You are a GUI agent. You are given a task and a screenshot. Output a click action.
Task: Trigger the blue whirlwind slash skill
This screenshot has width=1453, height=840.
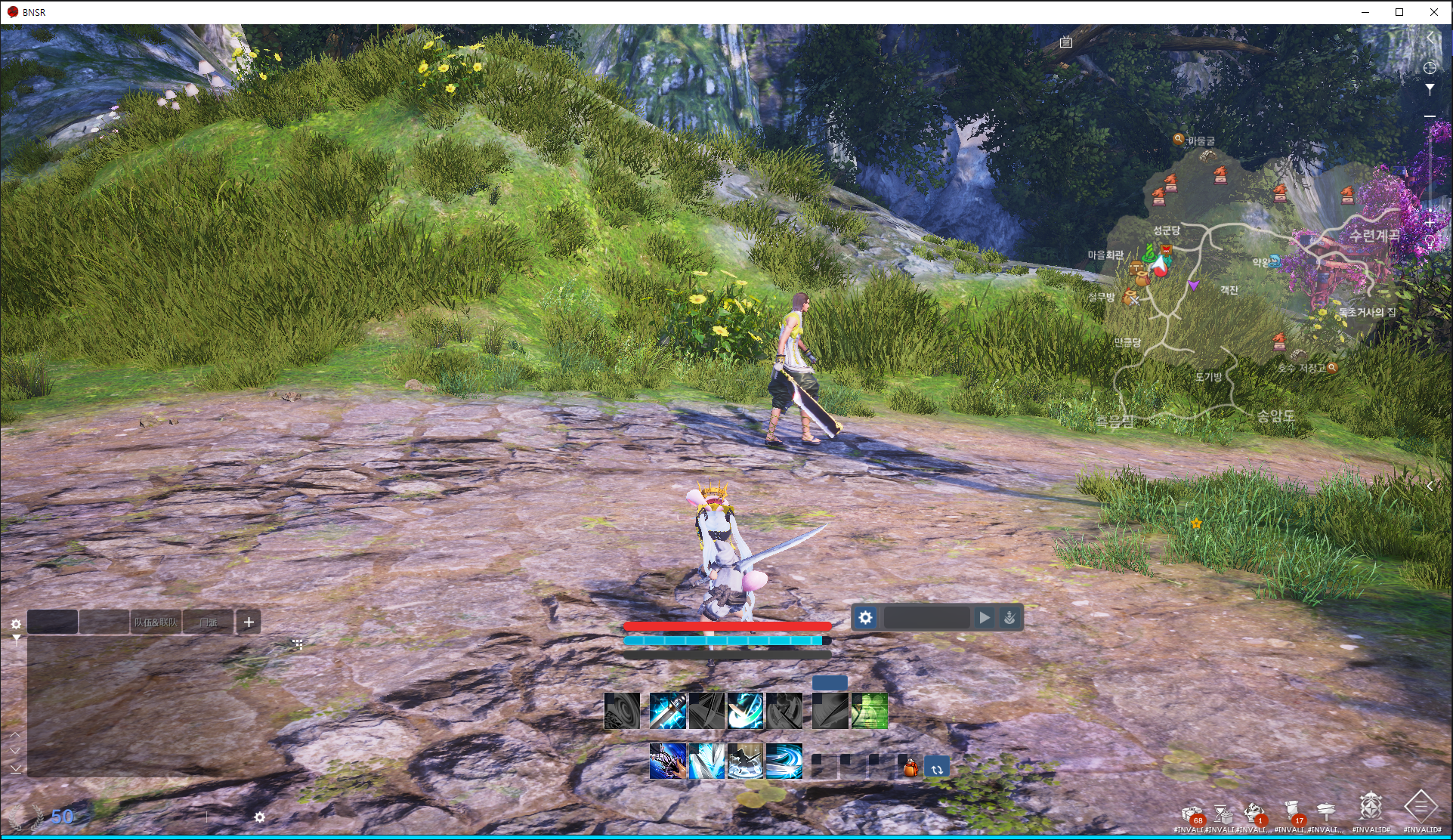click(x=784, y=761)
